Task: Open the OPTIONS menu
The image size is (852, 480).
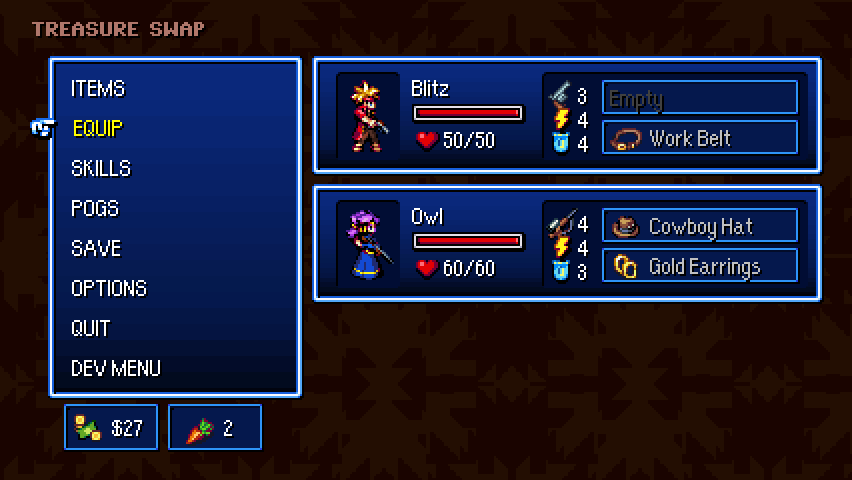Action: click(x=109, y=289)
